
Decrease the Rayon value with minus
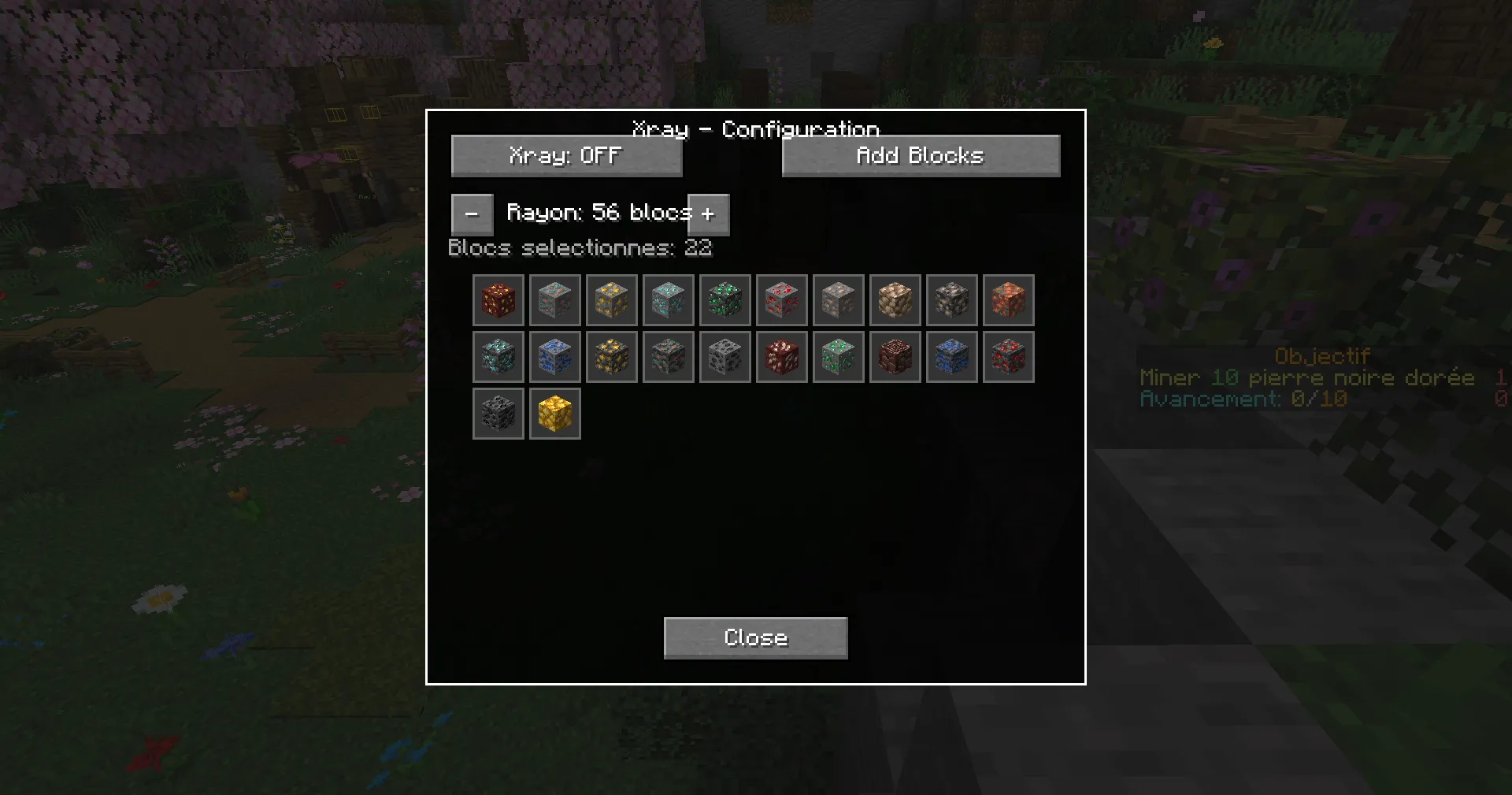point(472,214)
